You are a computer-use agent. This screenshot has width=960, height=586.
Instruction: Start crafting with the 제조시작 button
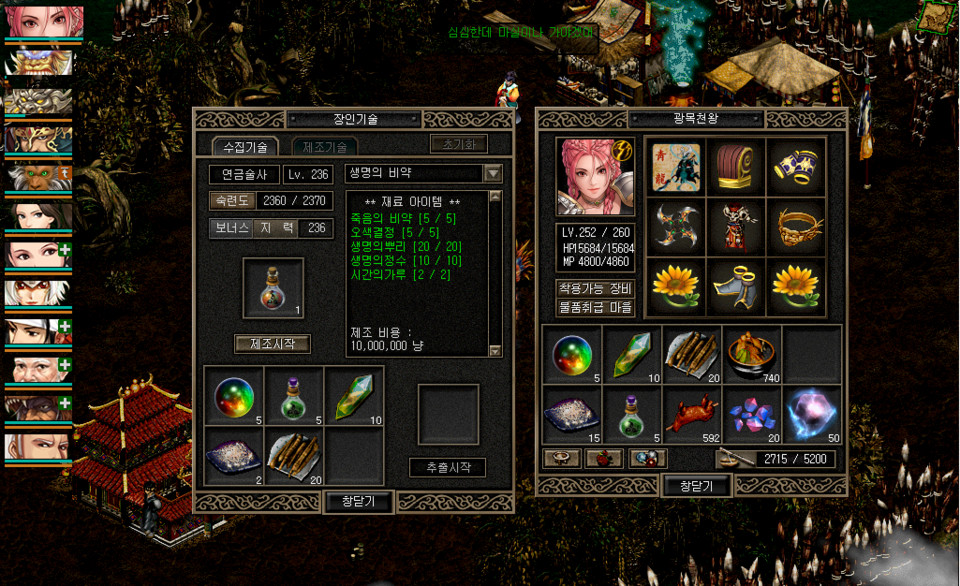point(273,344)
